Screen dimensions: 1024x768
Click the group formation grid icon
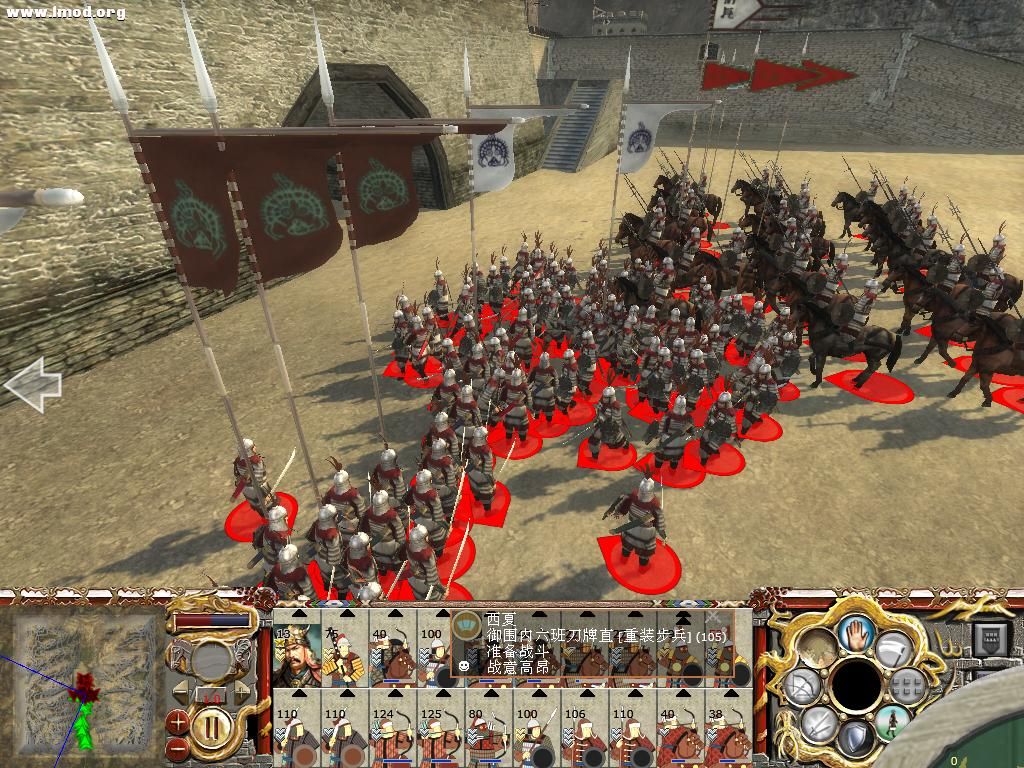[906, 686]
